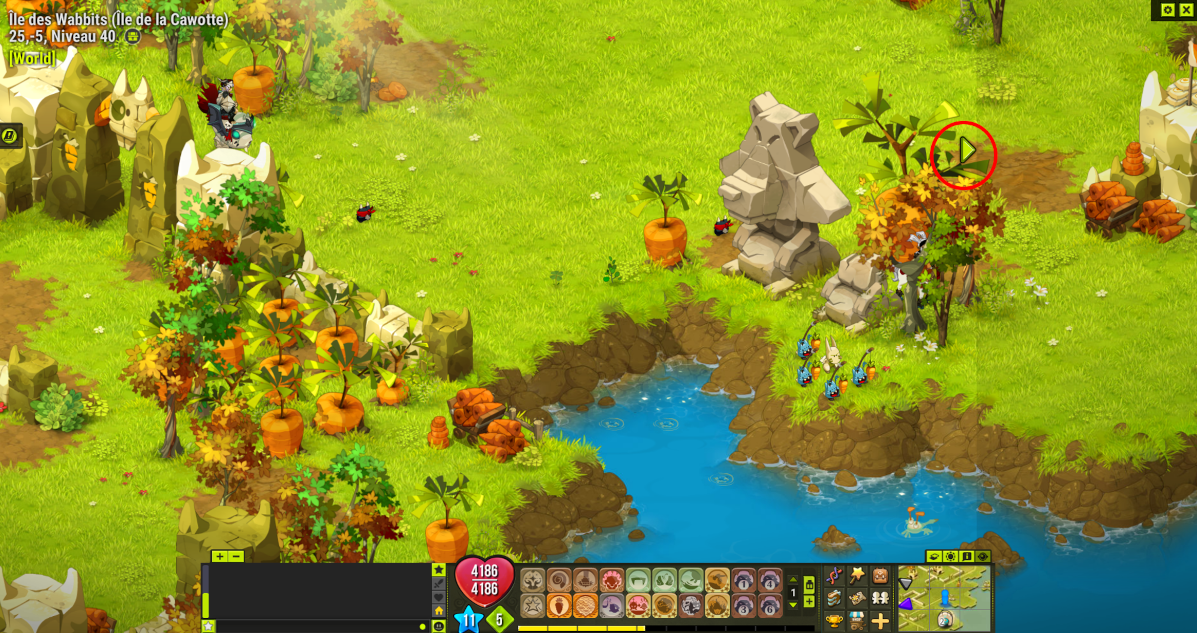
Task: Open the friends list icon
Action: (x=880, y=598)
